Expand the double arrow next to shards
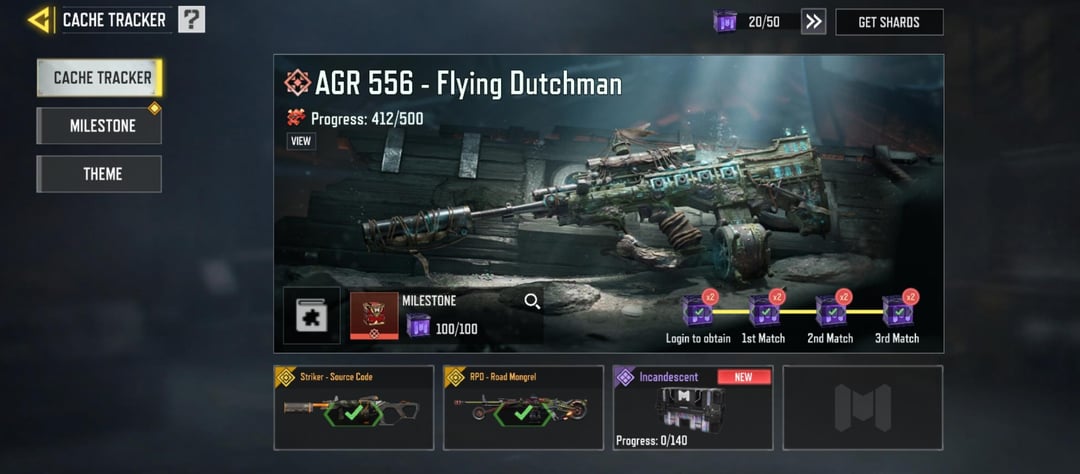Screen dimensions: 1080x474 pos(814,22)
